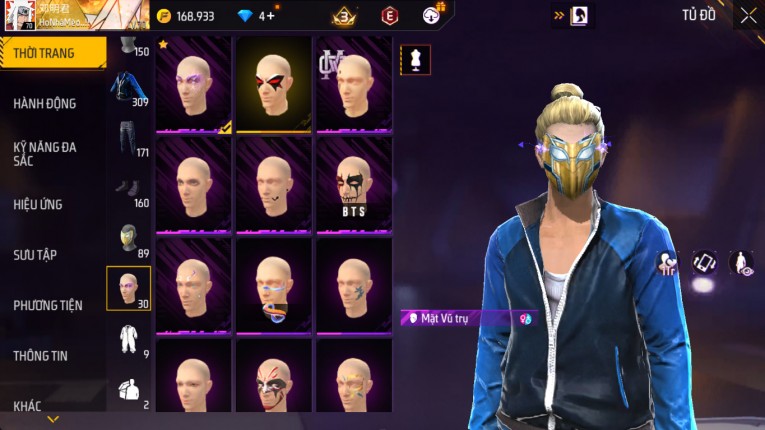Equip the BTS face paint item

(x=353, y=185)
